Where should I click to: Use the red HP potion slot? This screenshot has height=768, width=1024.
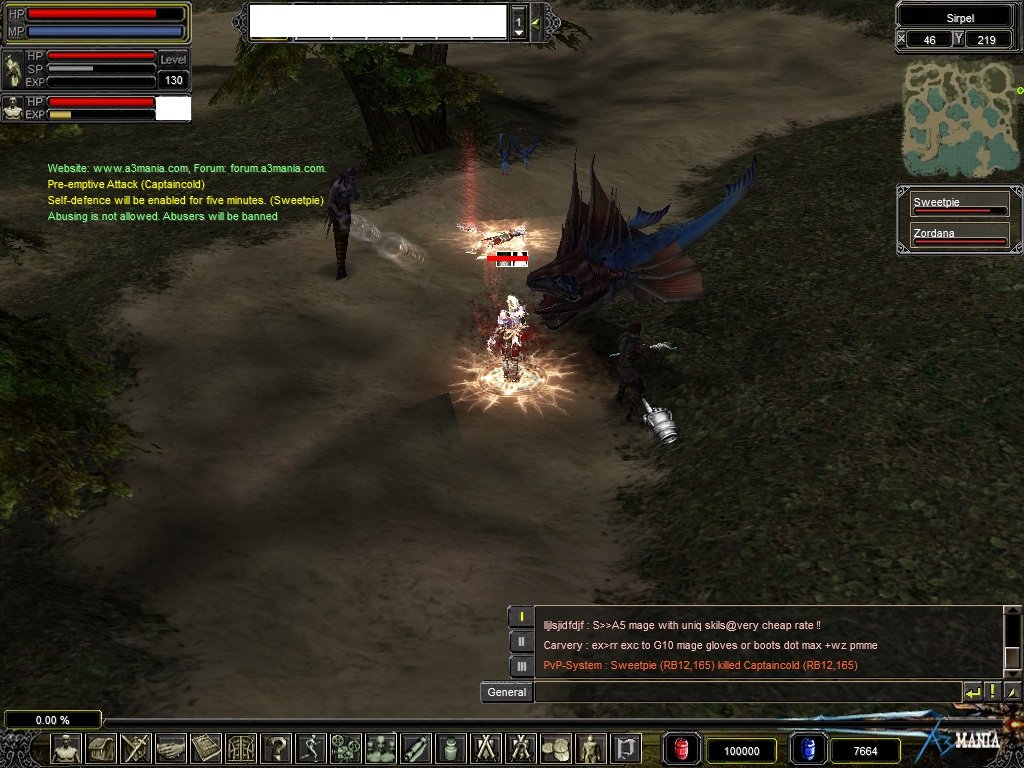coord(681,749)
